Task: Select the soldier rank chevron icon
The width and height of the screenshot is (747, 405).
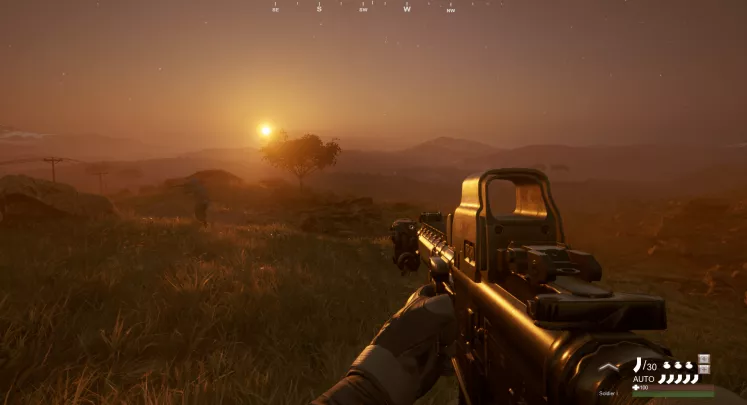Action: 609,368
